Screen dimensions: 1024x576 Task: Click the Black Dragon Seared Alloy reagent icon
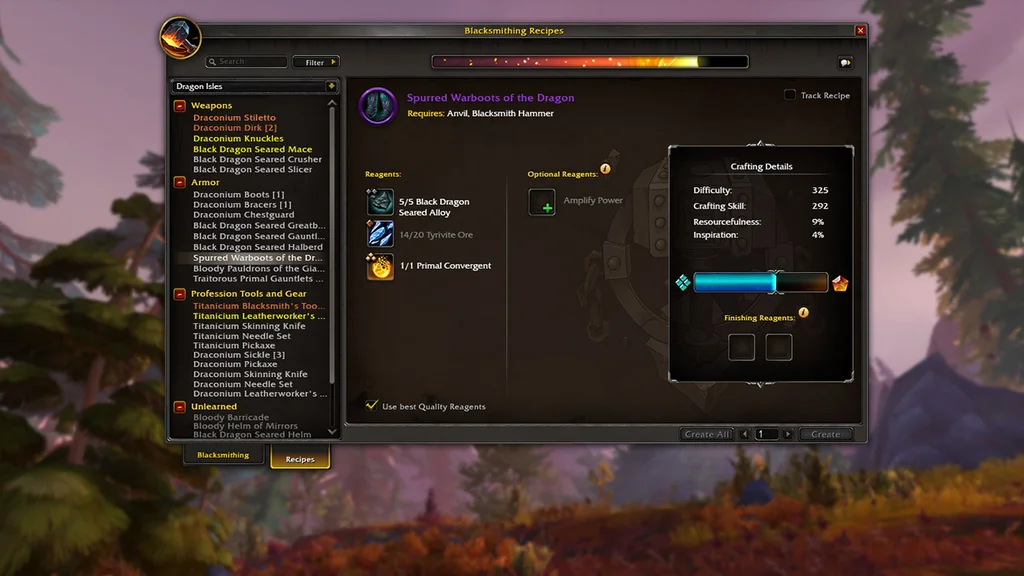pyautogui.click(x=380, y=203)
